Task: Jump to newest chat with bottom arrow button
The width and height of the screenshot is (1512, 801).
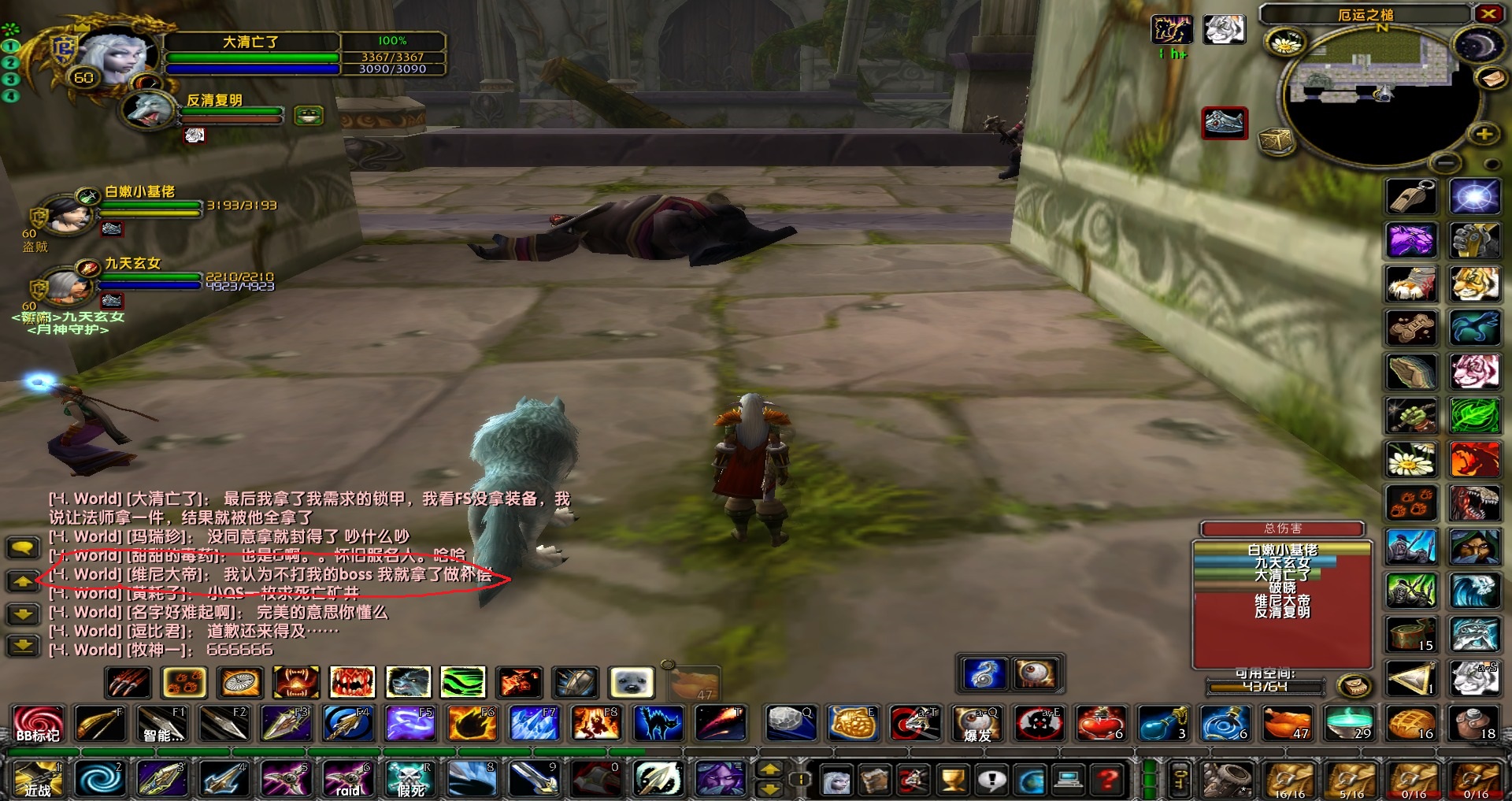Action: coord(23,644)
